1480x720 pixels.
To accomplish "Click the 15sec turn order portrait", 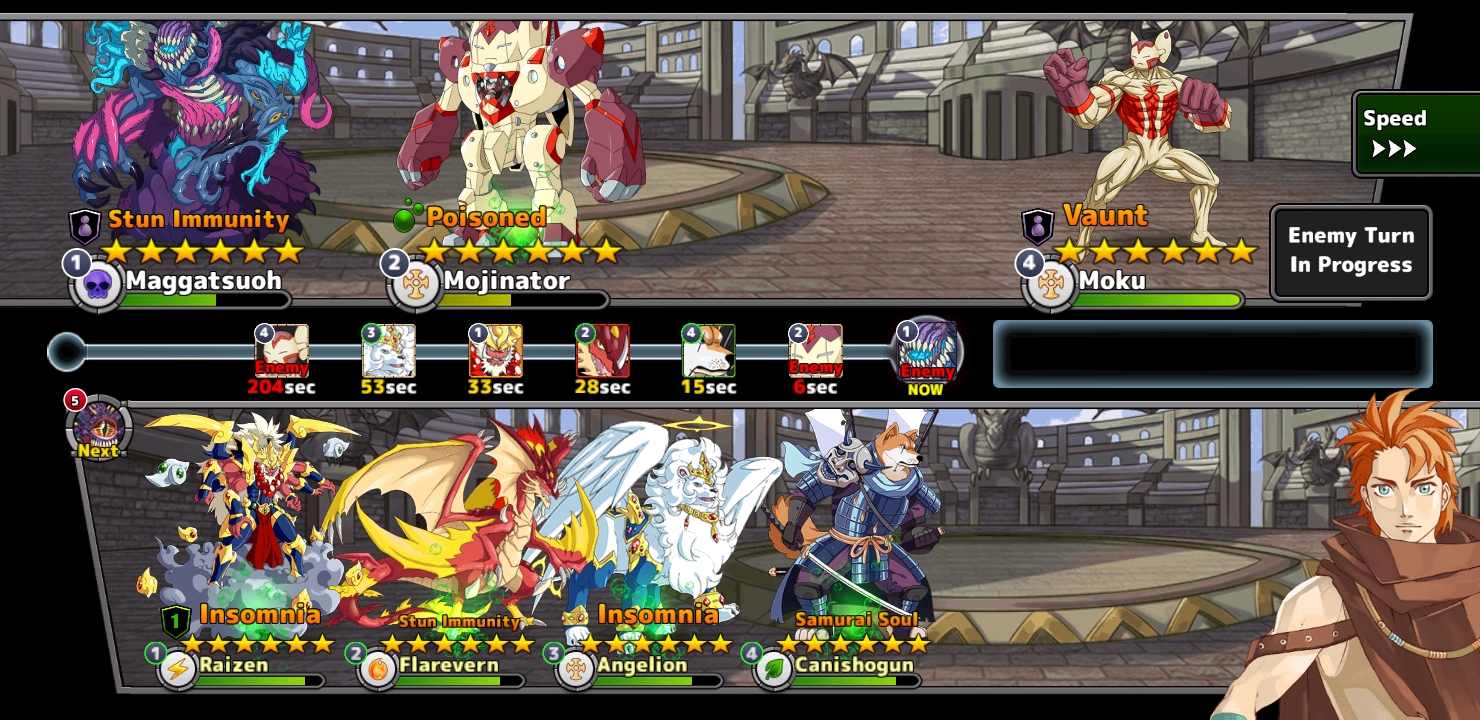I will [x=708, y=352].
